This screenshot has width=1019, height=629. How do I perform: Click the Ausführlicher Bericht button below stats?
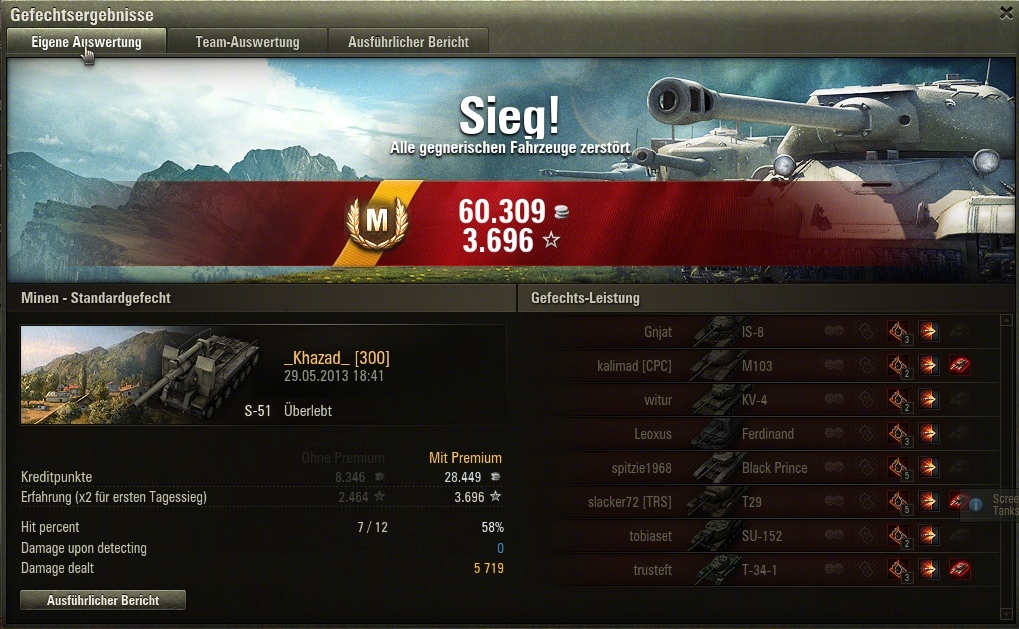tap(103, 600)
